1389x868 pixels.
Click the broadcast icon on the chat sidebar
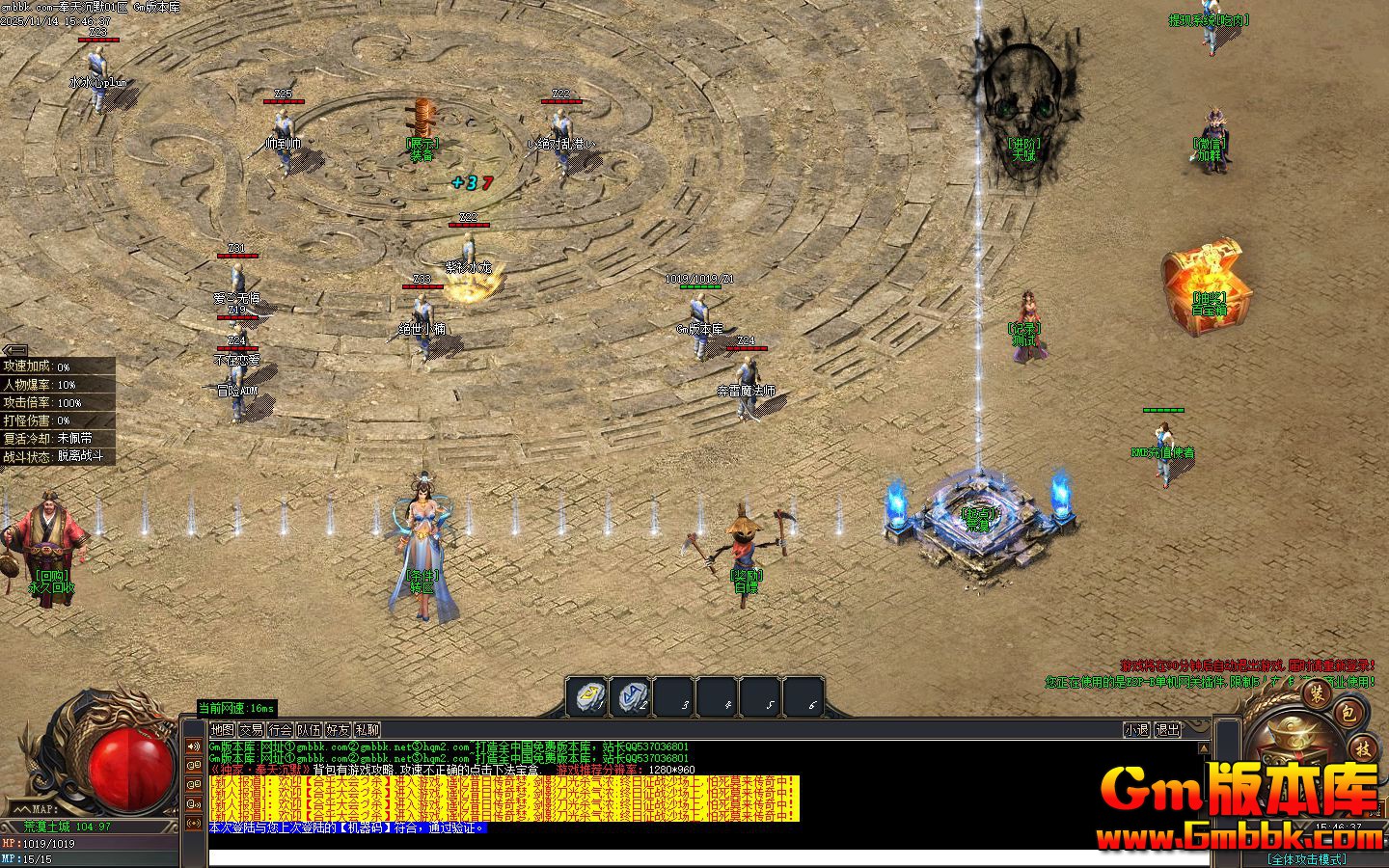pos(193,822)
